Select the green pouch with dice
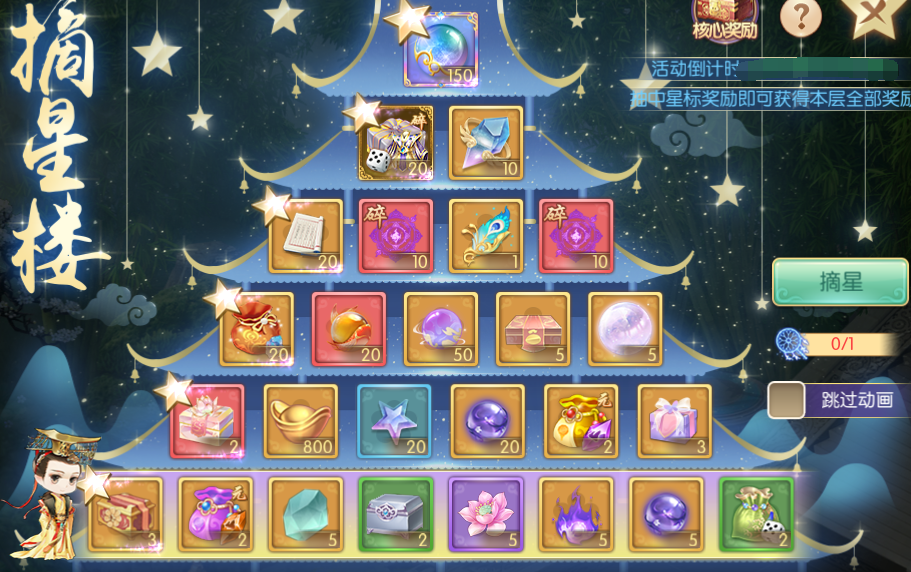911x572 pixels. [756, 514]
